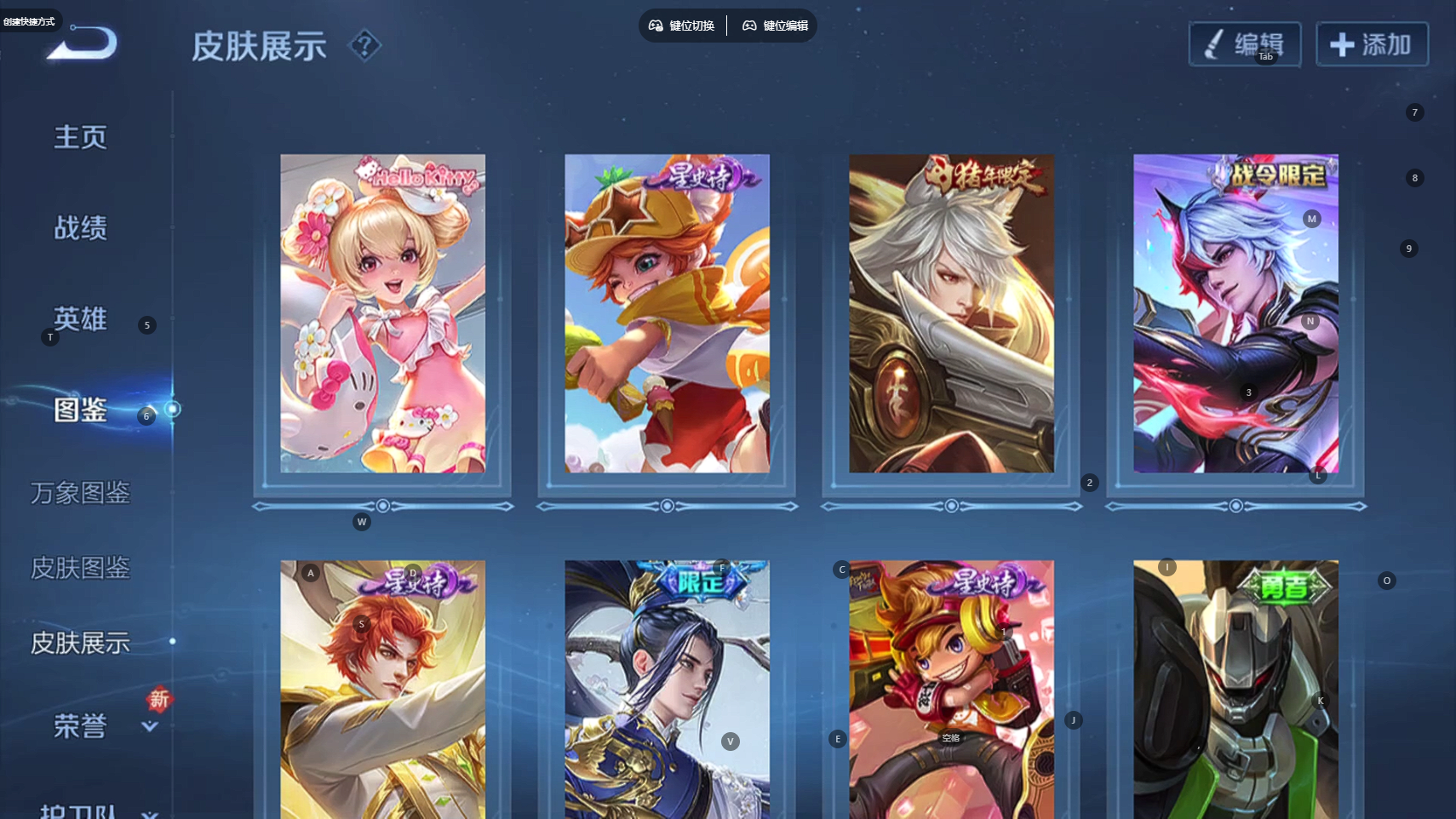
Task: Go back using the return arrow
Action: pos(83,43)
